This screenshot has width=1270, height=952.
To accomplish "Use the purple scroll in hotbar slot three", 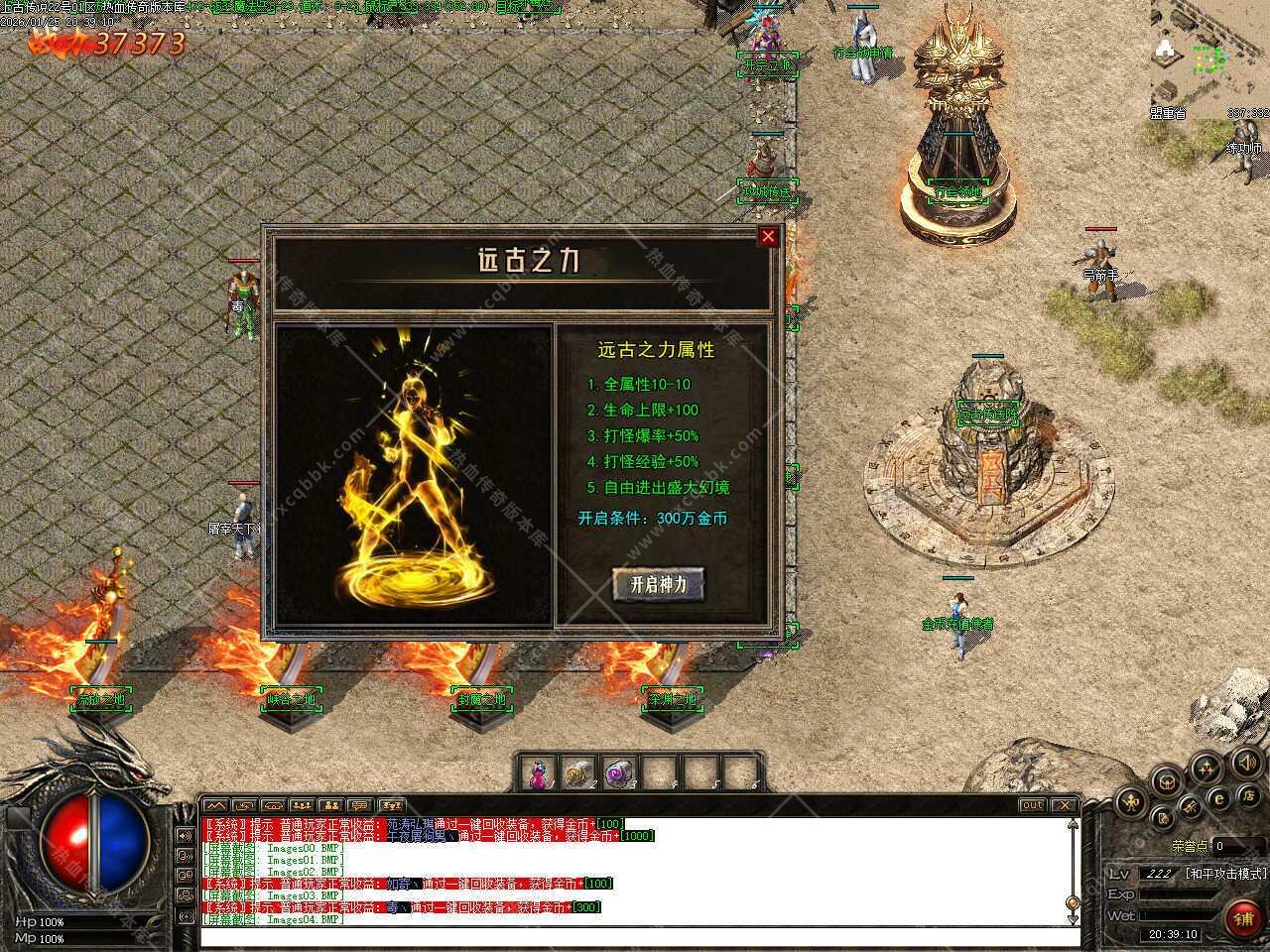I will 616,774.
